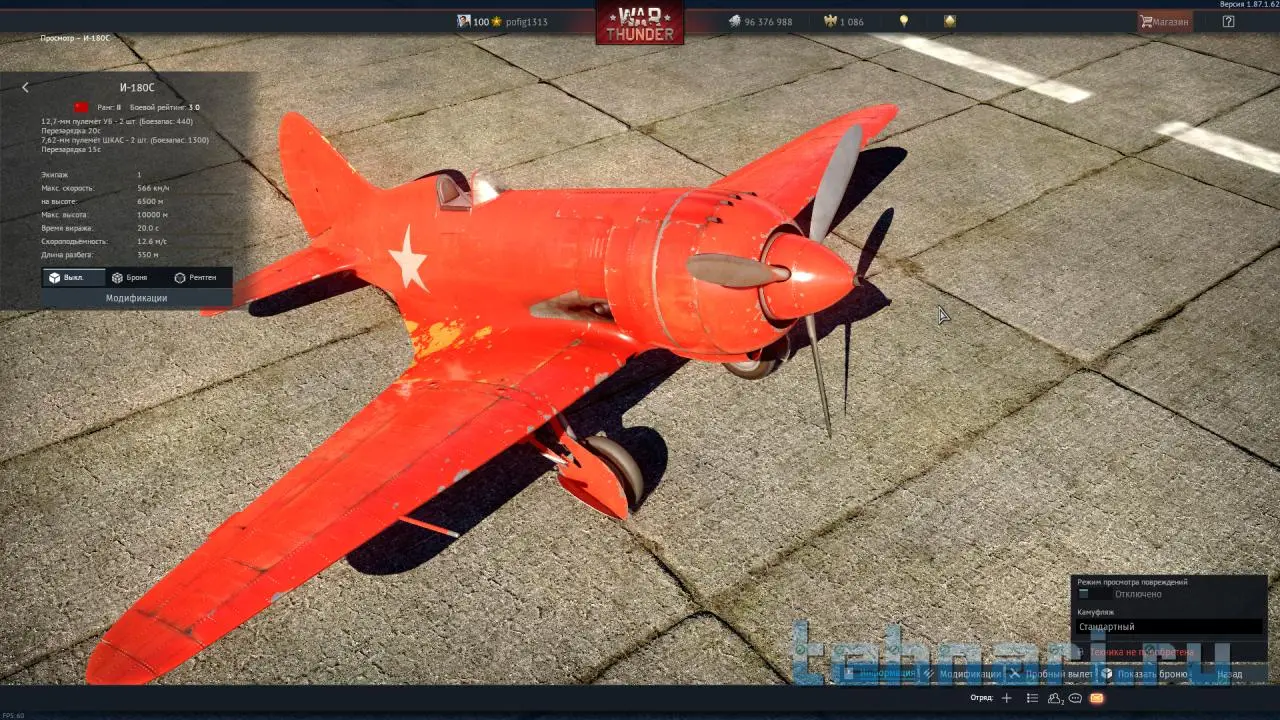
Task: Open Модификации in the И-180С info panel
Action: pyautogui.click(x=136, y=298)
